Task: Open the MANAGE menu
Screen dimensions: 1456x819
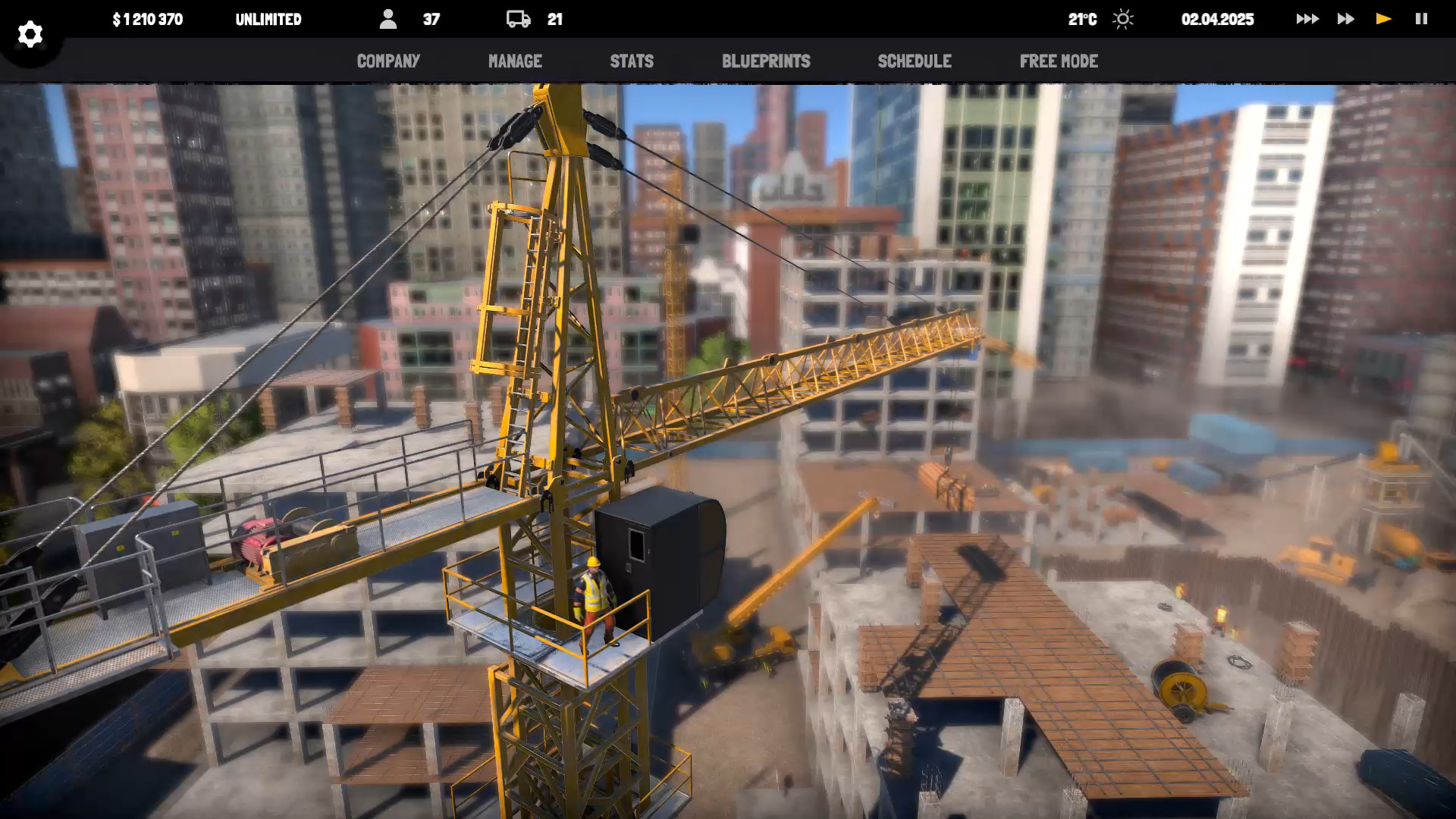Action: (x=515, y=61)
